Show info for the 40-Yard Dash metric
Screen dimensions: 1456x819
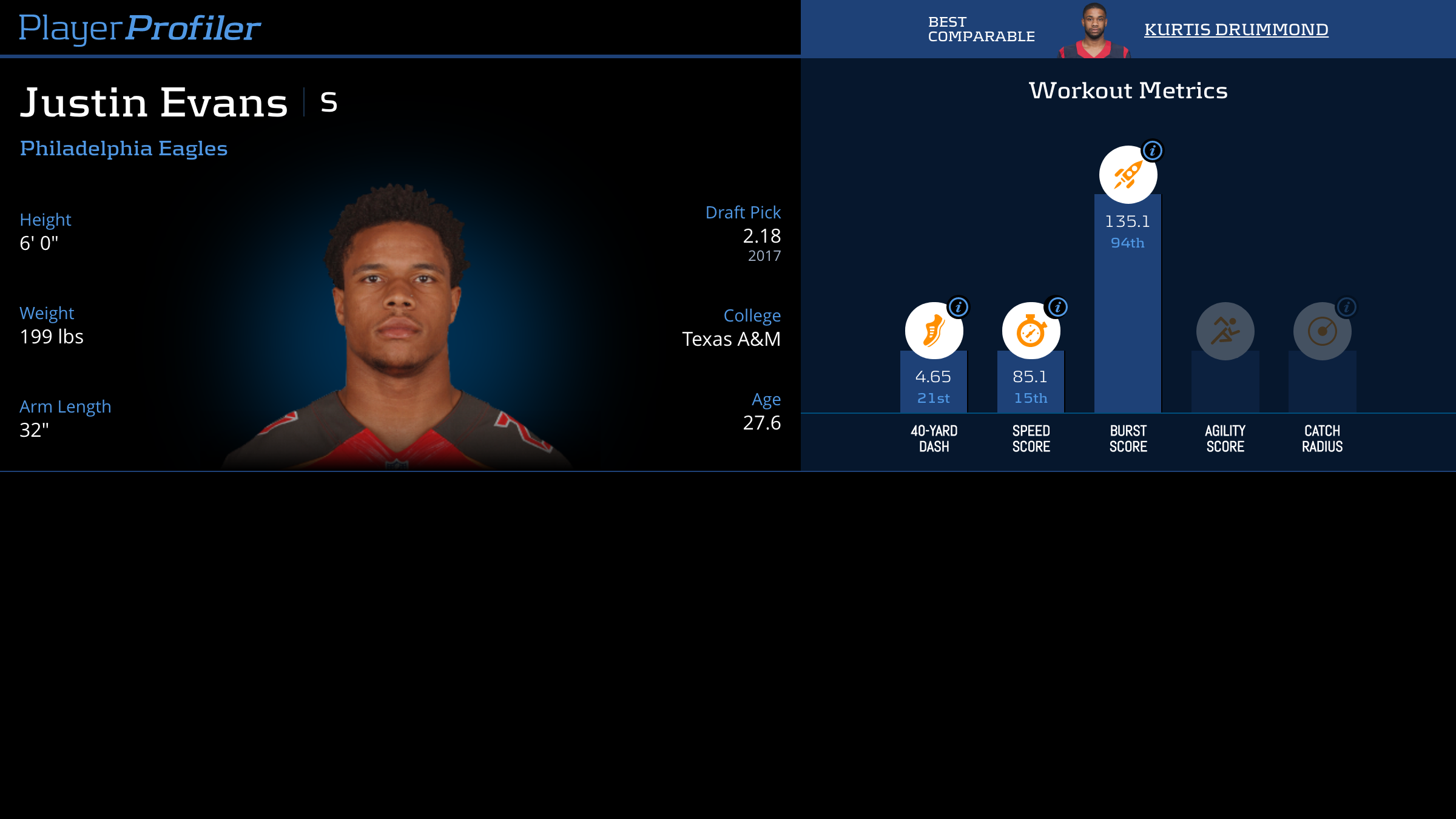click(x=959, y=307)
